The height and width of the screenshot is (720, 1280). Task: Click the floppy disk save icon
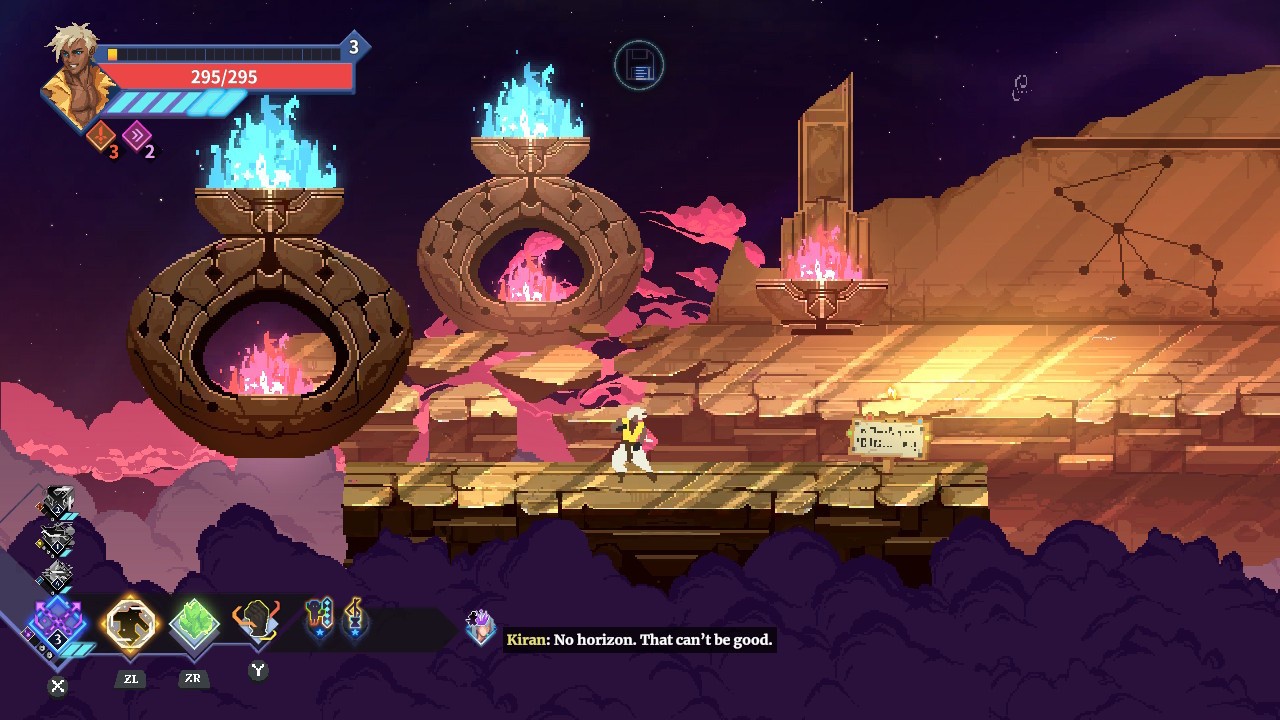click(639, 66)
